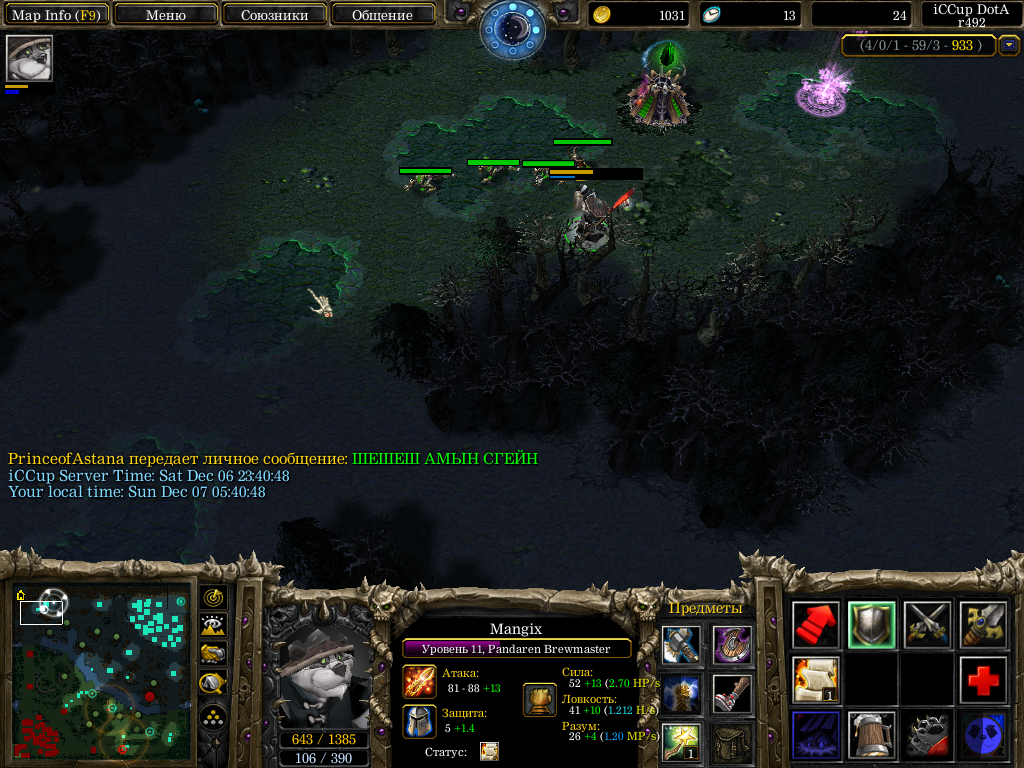Open the Общение chat log
1024x768 pixels.
(x=382, y=15)
